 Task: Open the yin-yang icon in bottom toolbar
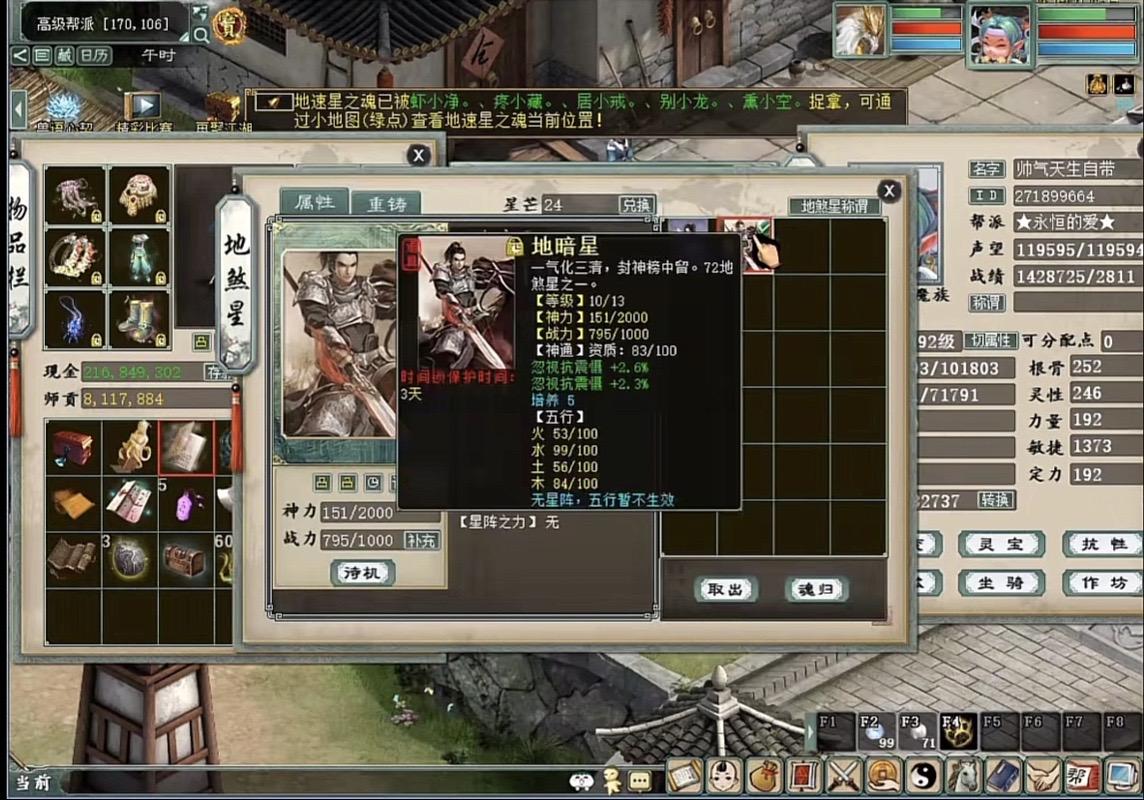click(921, 775)
